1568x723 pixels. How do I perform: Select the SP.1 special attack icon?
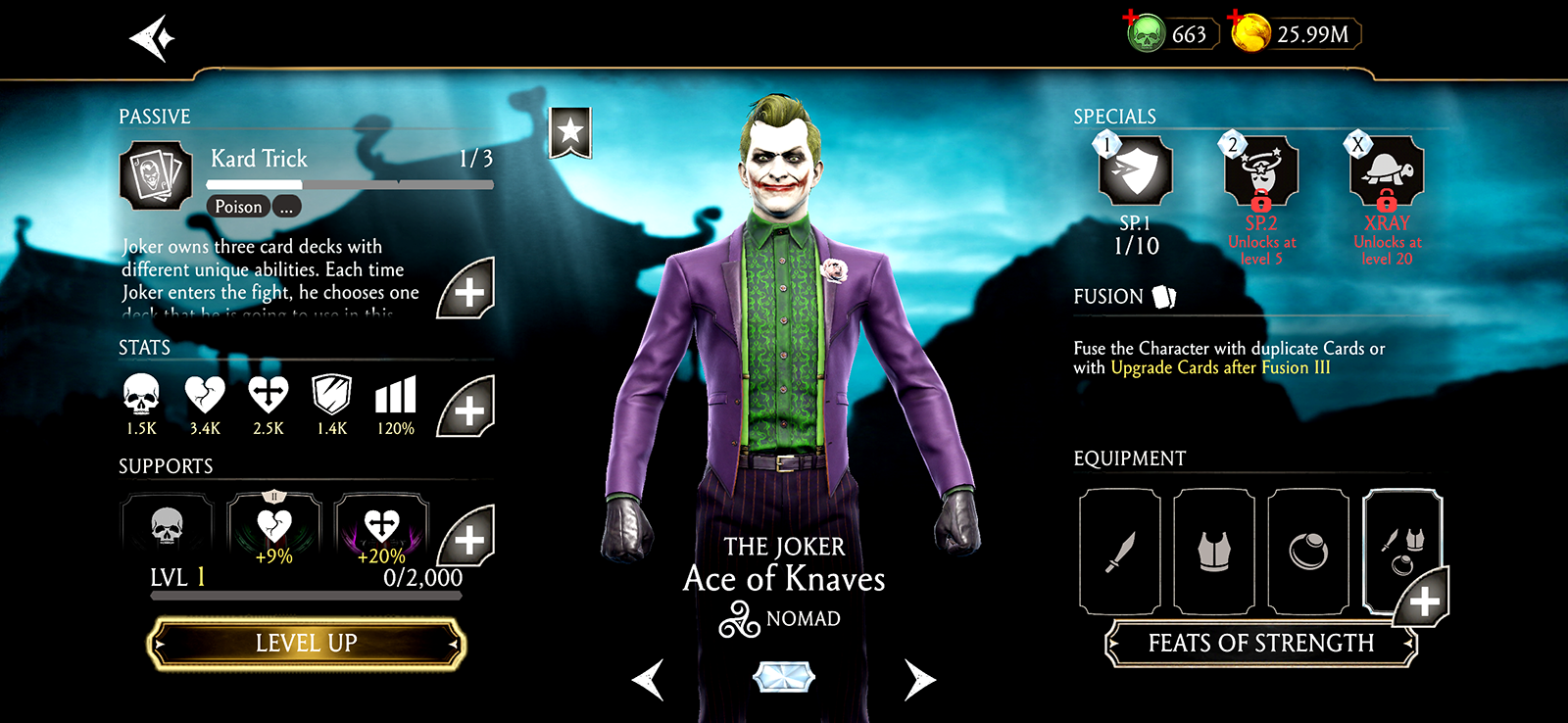pyautogui.click(x=1136, y=171)
